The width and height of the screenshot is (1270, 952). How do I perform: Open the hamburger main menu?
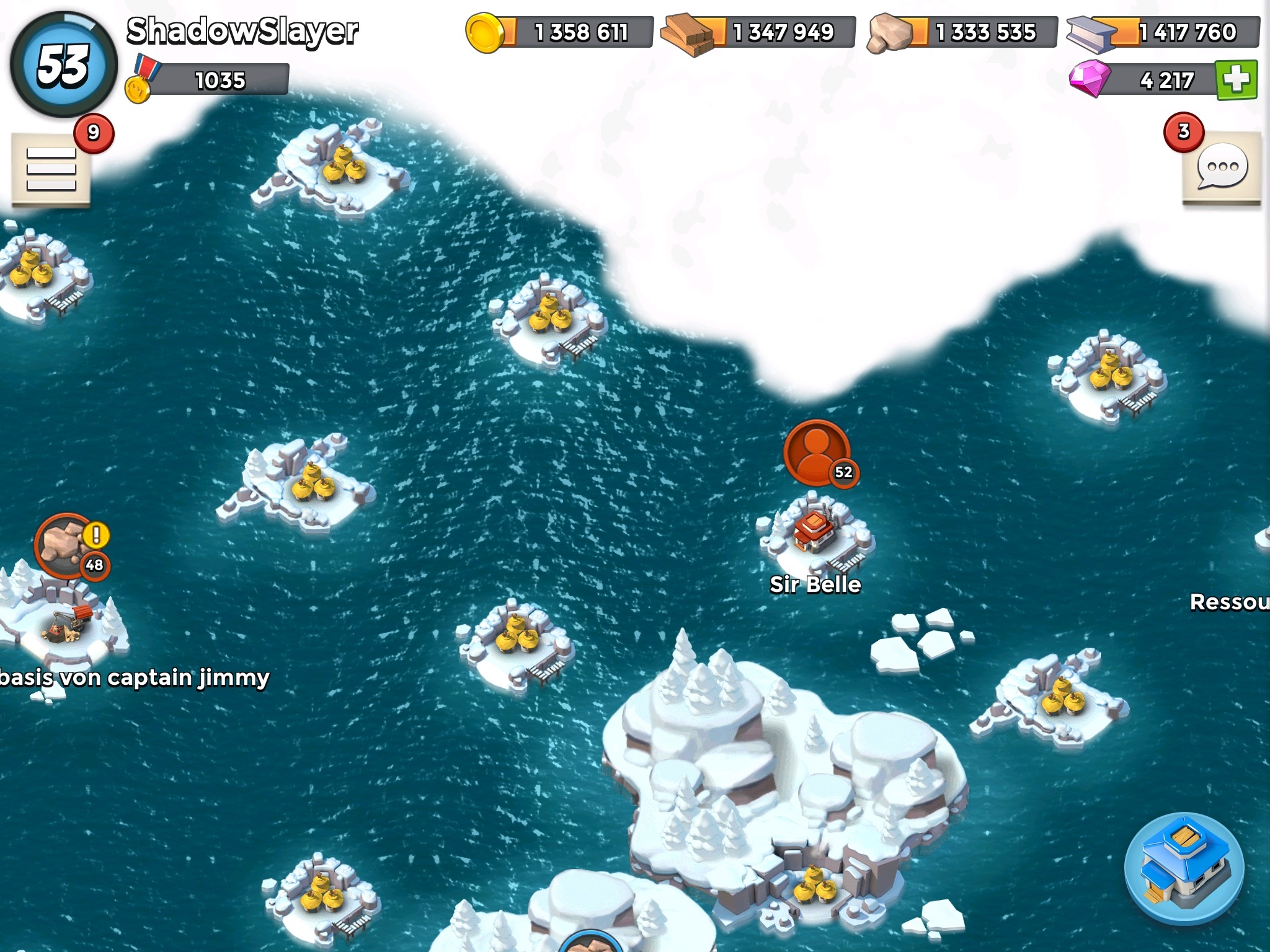coord(51,169)
